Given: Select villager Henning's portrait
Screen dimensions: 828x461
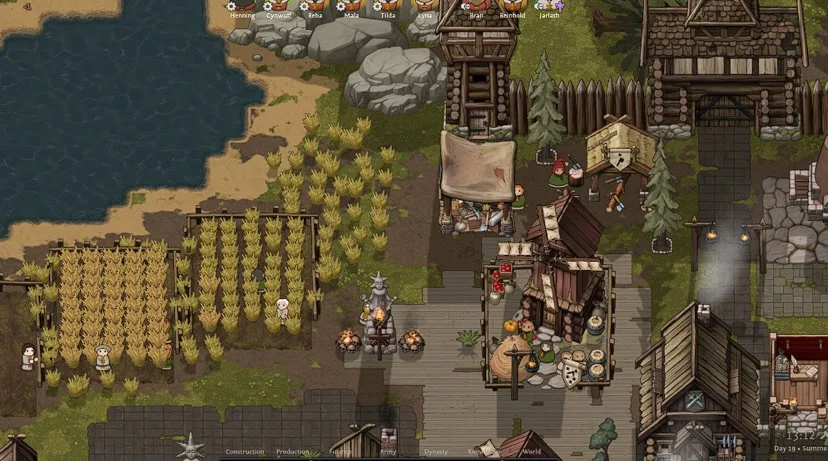Looking at the screenshot, I should click(242, 6).
